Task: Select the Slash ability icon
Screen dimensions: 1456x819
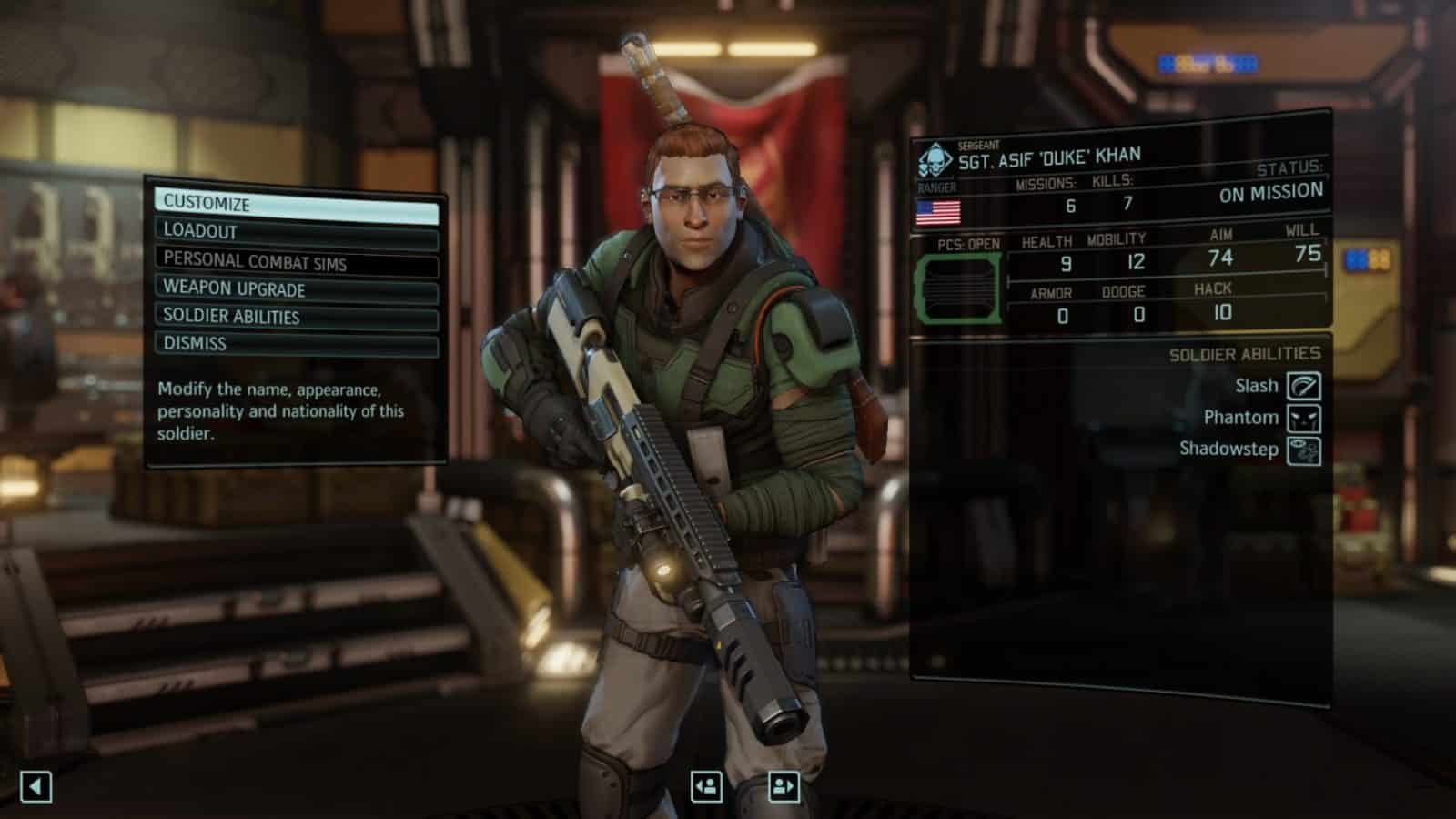Action: pyautogui.click(x=1305, y=385)
